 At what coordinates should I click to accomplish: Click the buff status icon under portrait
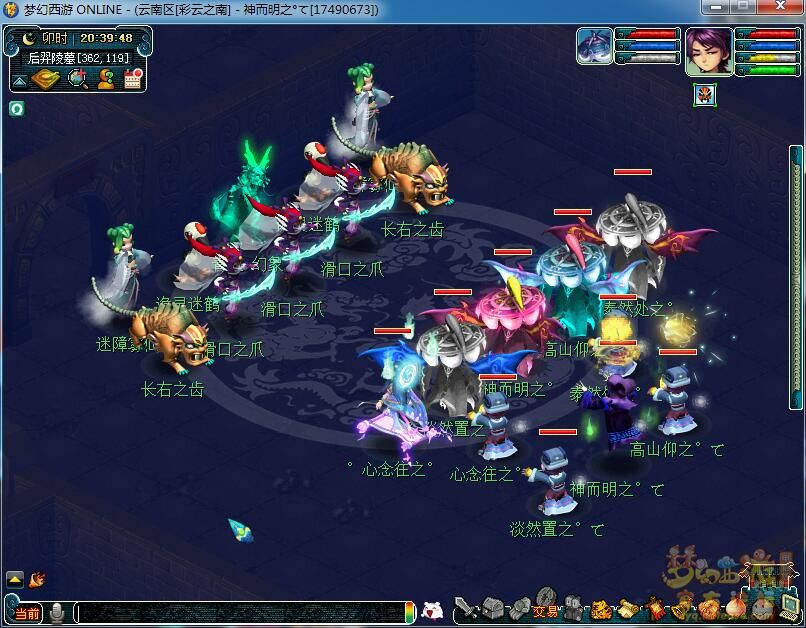click(706, 95)
